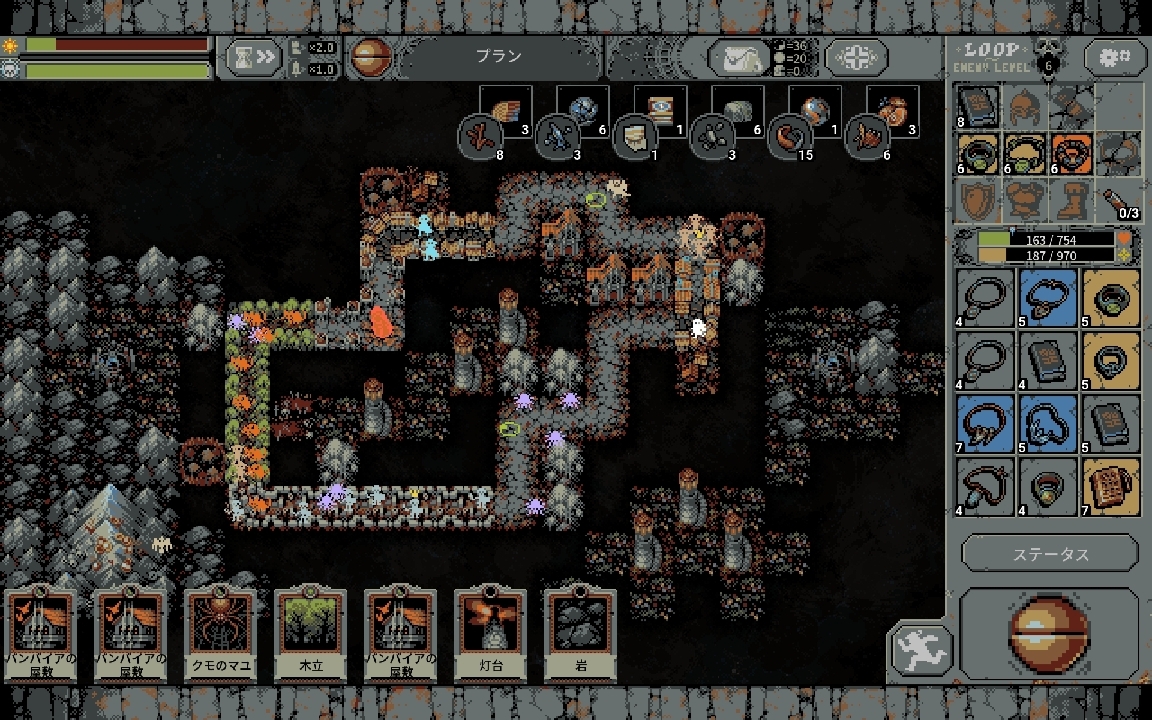Pick the 灯台 lighthouse card
This screenshot has width=1152, height=720.
pyautogui.click(x=490, y=634)
